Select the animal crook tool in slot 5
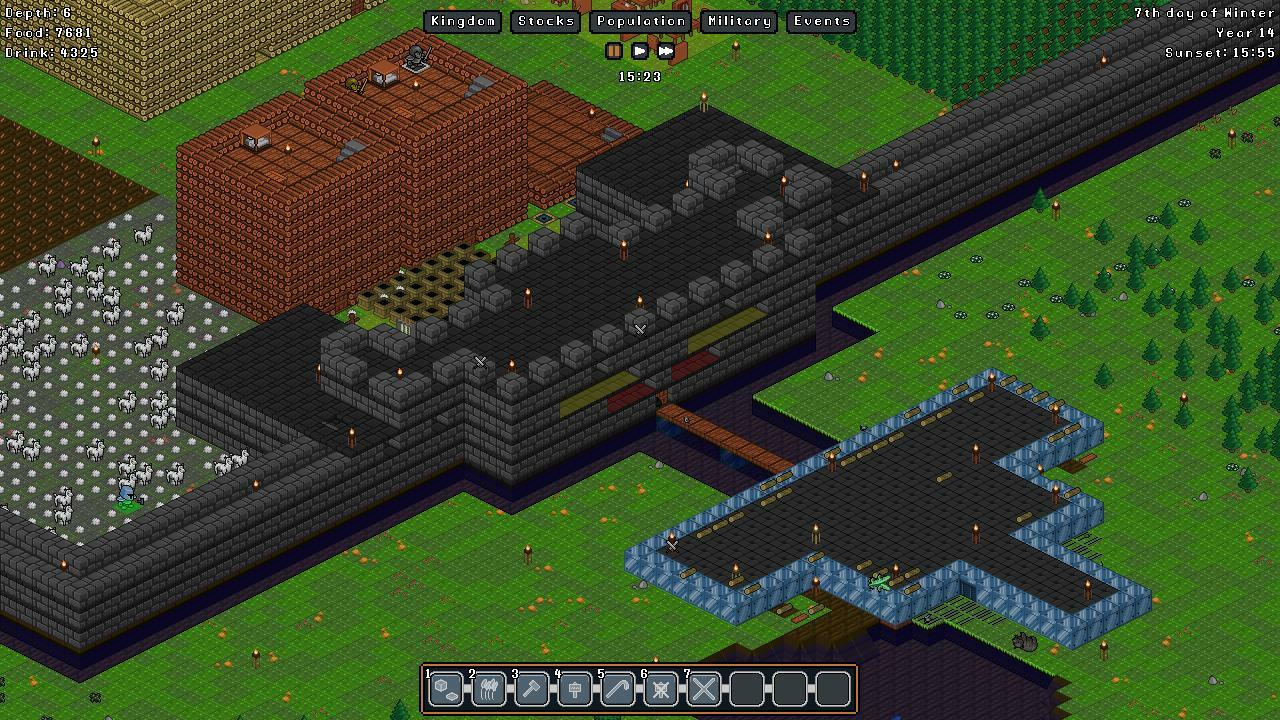The width and height of the screenshot is (1280, 720). click(x=617, y=689)
